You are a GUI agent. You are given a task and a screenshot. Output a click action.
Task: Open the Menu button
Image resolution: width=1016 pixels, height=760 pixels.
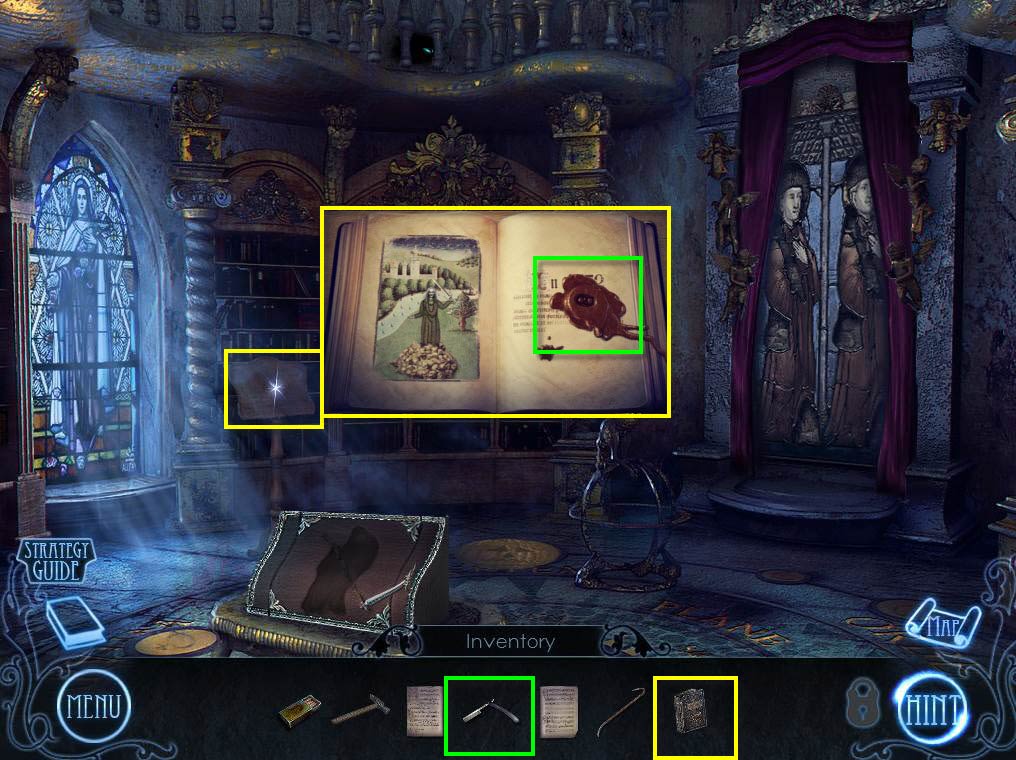93,708
